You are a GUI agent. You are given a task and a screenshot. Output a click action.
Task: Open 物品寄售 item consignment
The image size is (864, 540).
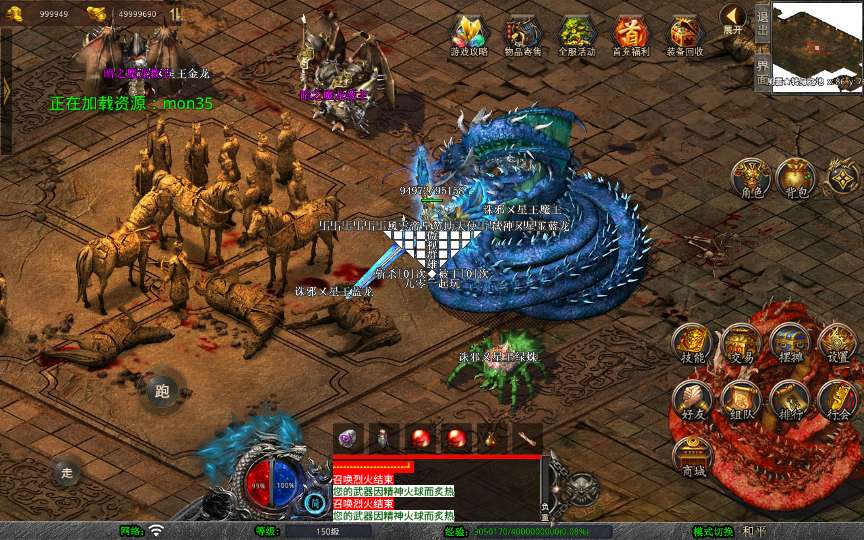(x=523, y=36)
